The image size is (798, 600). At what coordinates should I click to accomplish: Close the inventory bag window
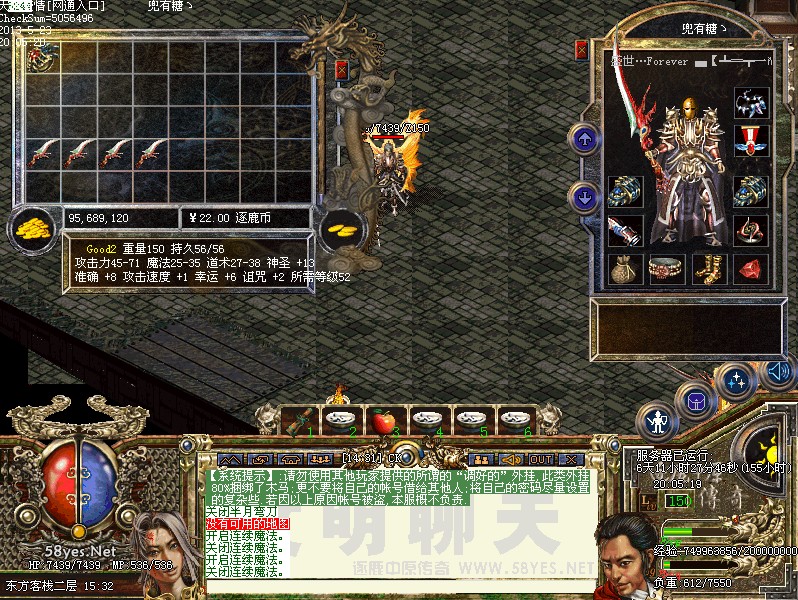[x=342, y=70]
